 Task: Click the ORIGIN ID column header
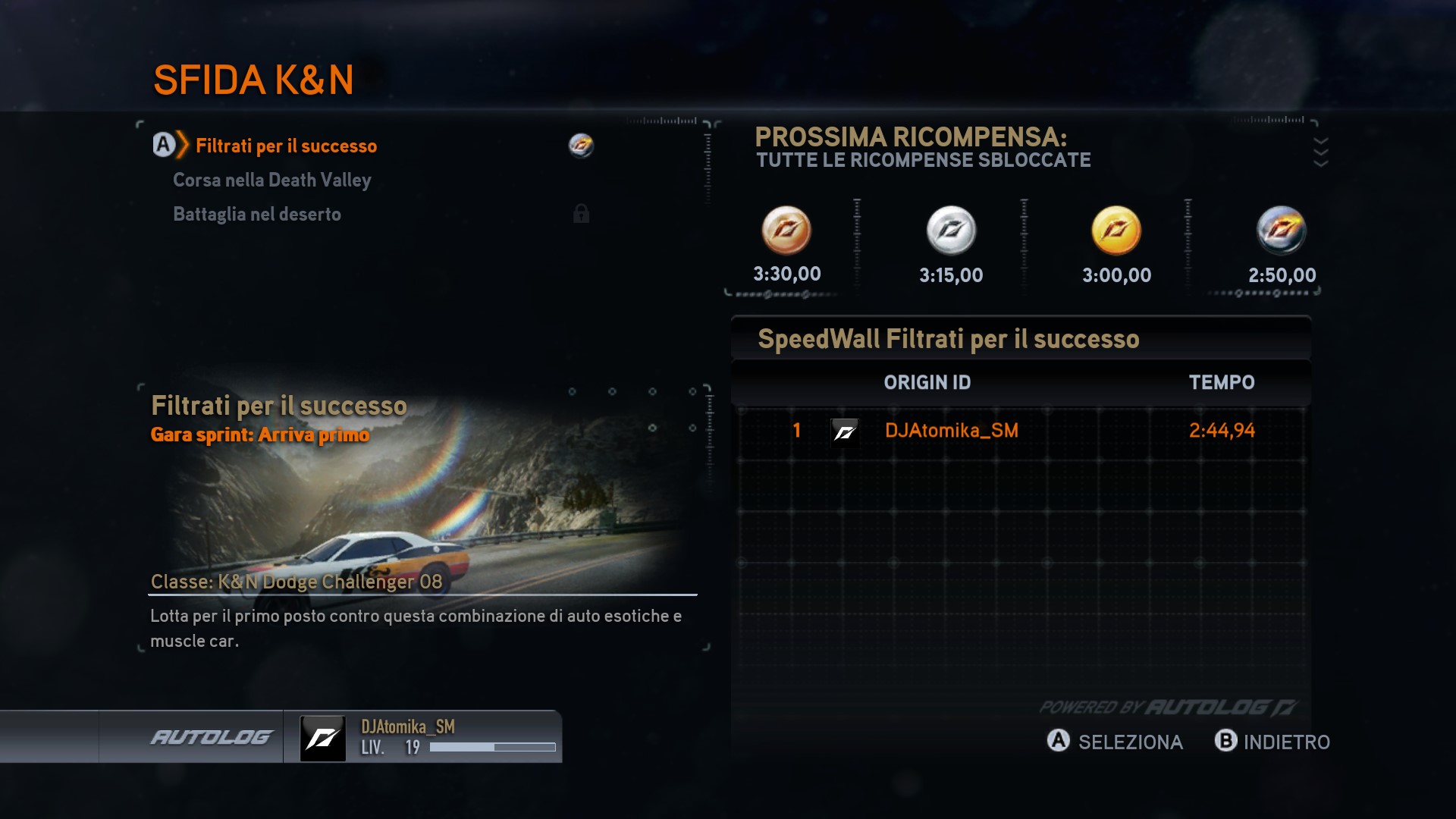tap(927, 382)
